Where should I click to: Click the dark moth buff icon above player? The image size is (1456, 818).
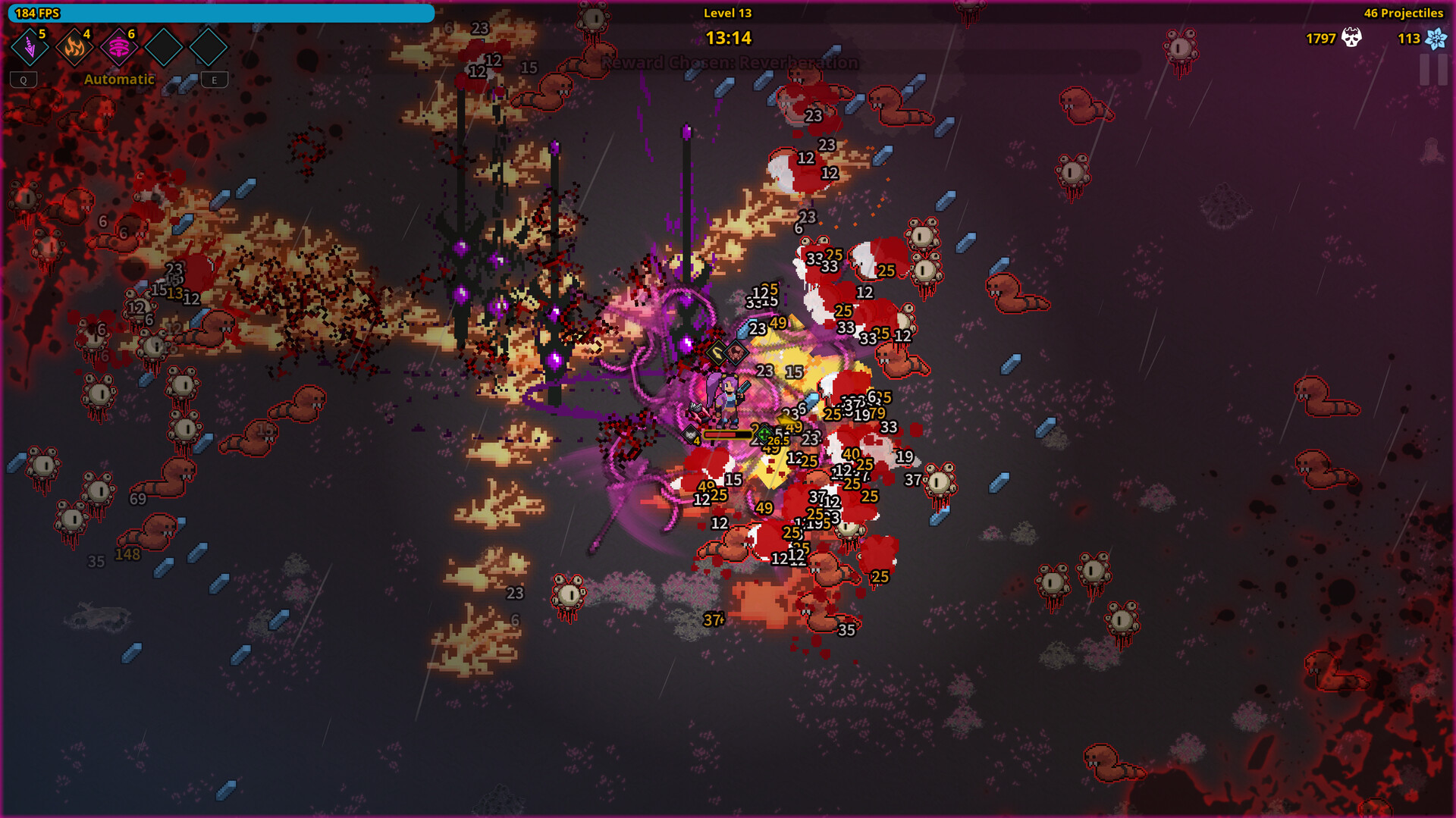(736, 352)
